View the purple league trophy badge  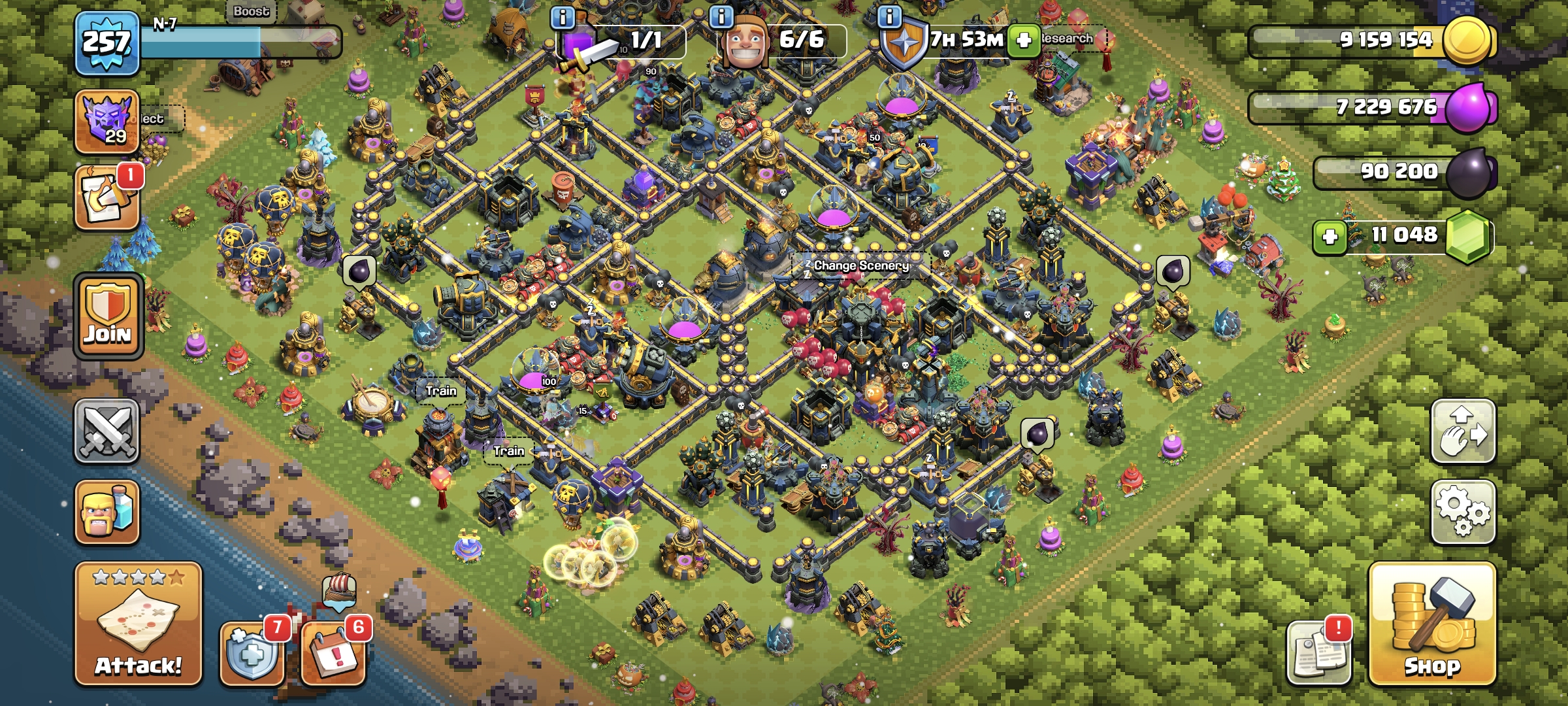click(106, 122)
